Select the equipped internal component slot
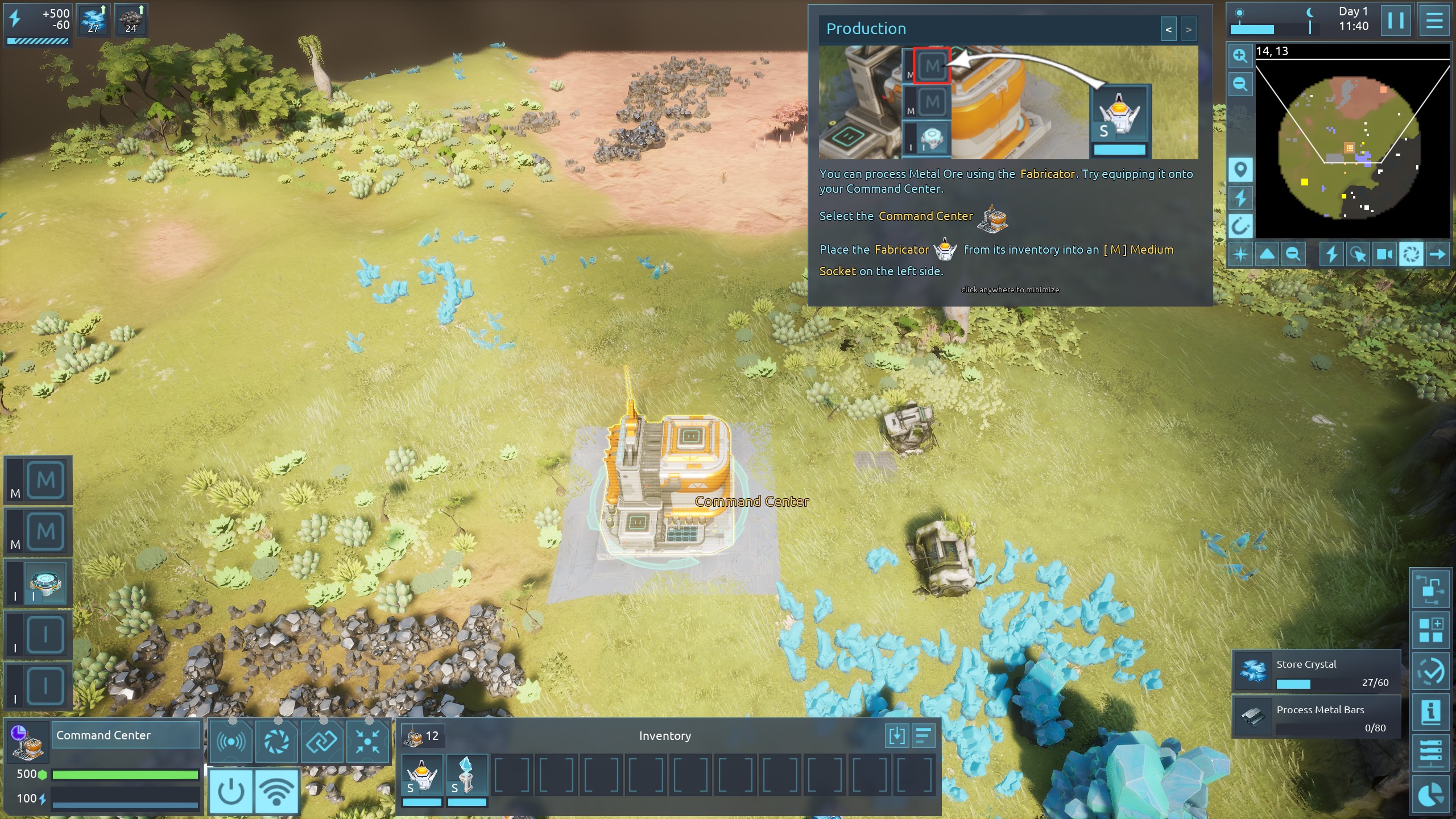Screen dimensions: 1456x819 (45, 583)
